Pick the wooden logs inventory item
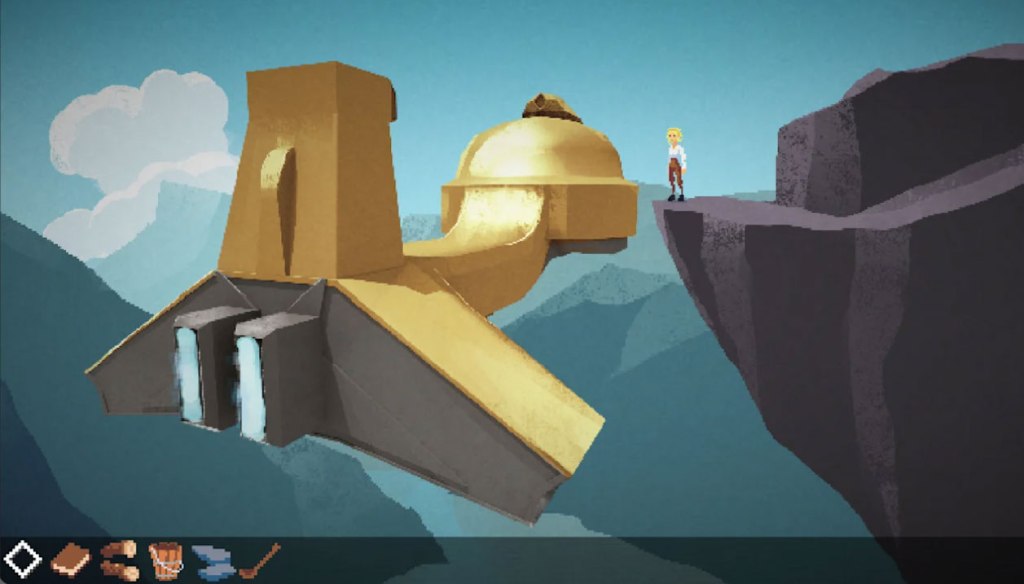 tap(120, 560)
